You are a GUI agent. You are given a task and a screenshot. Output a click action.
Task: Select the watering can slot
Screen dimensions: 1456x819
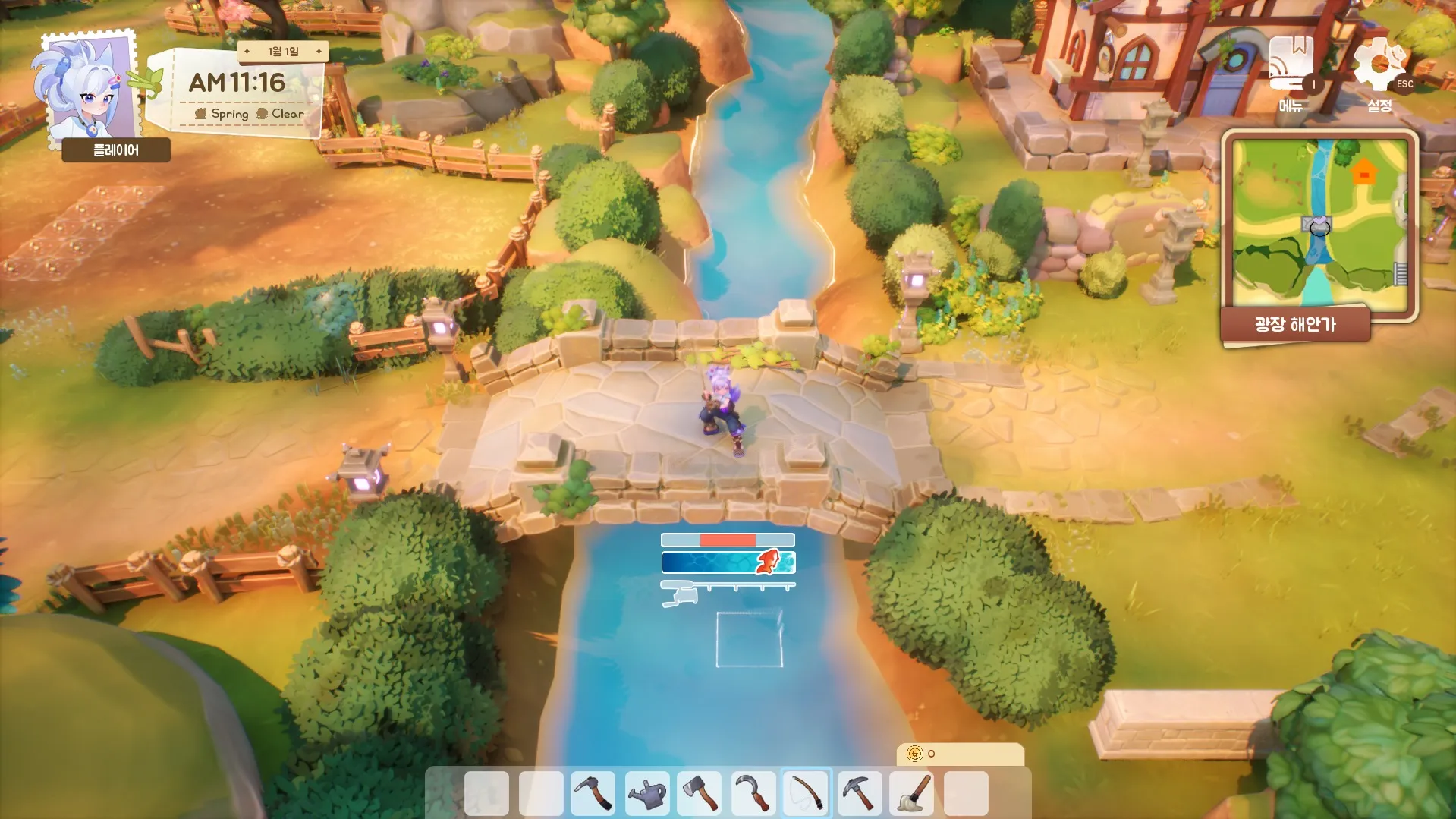point(646,793)
